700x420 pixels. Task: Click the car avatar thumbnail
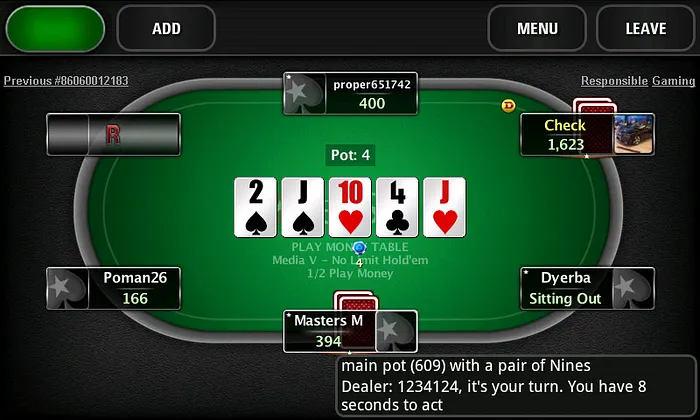(634, 132)
